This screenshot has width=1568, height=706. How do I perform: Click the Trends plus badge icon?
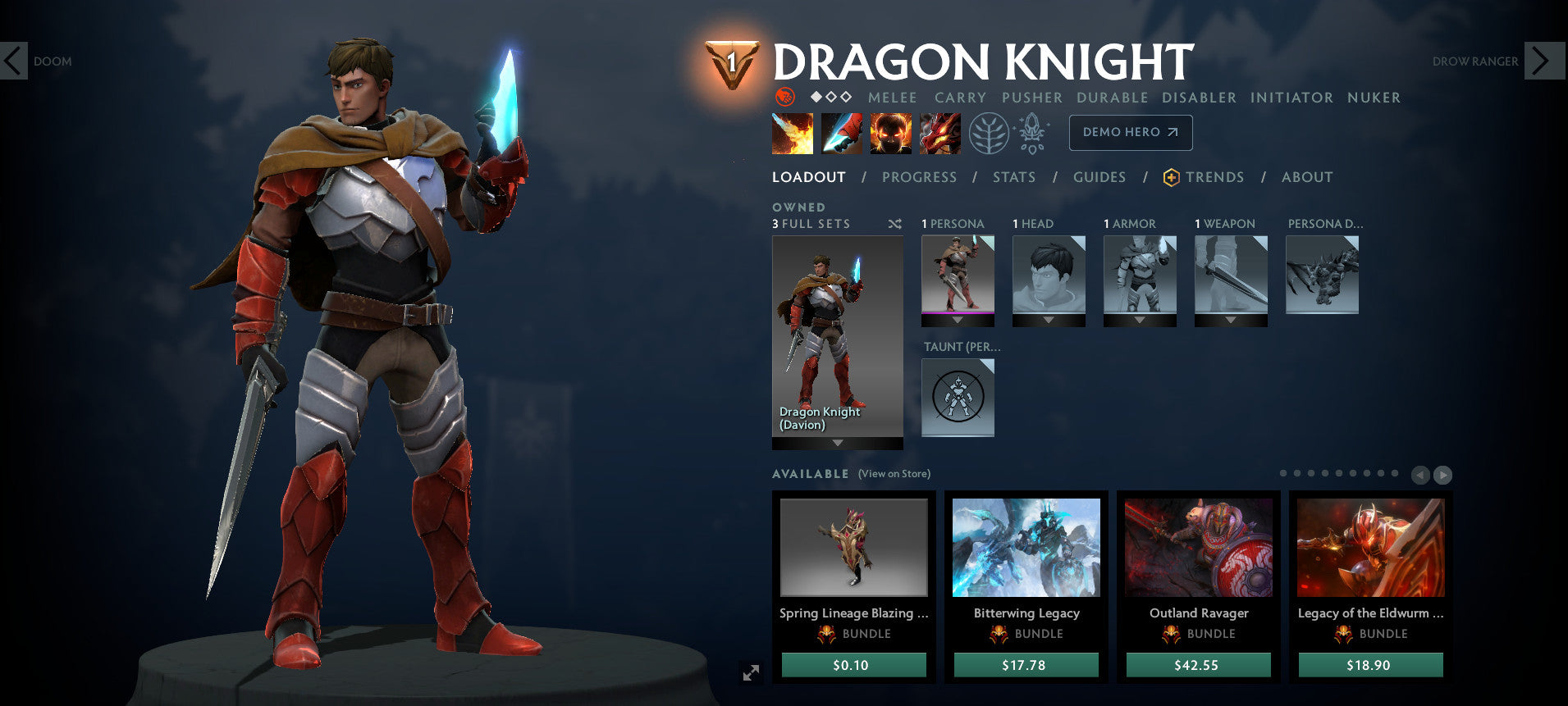(x=1172, y=176)
